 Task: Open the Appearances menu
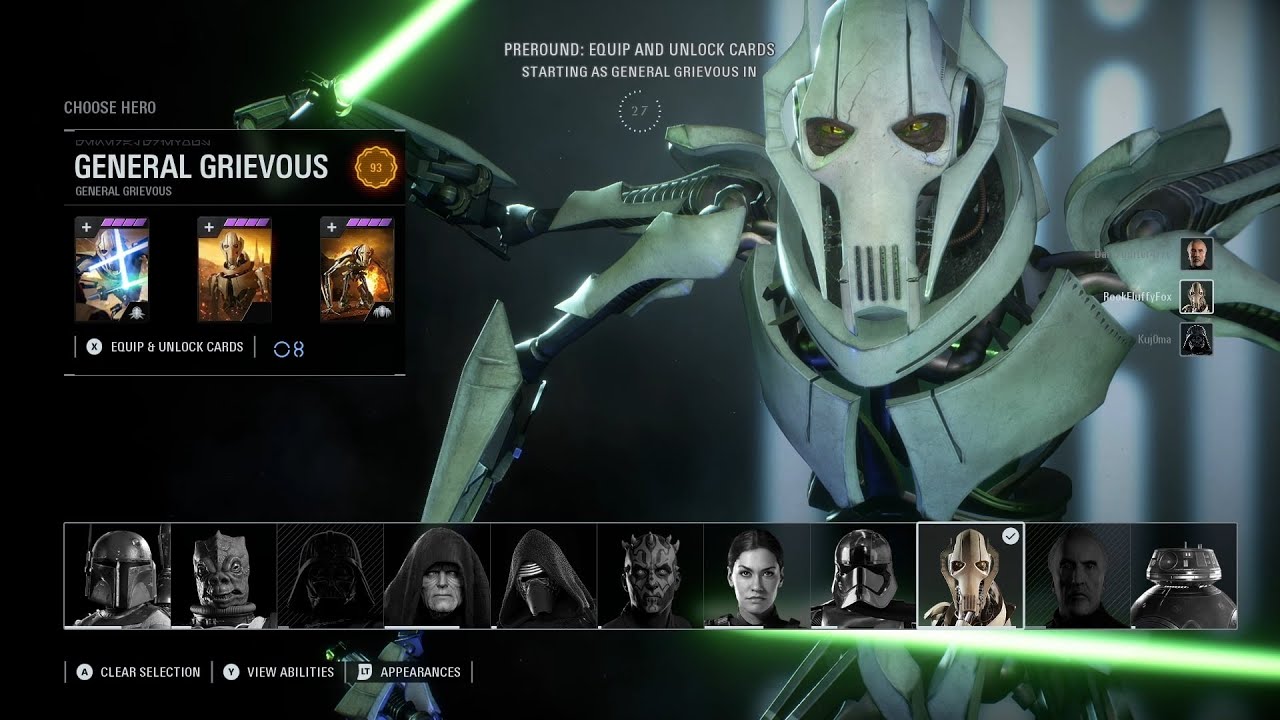409,672
